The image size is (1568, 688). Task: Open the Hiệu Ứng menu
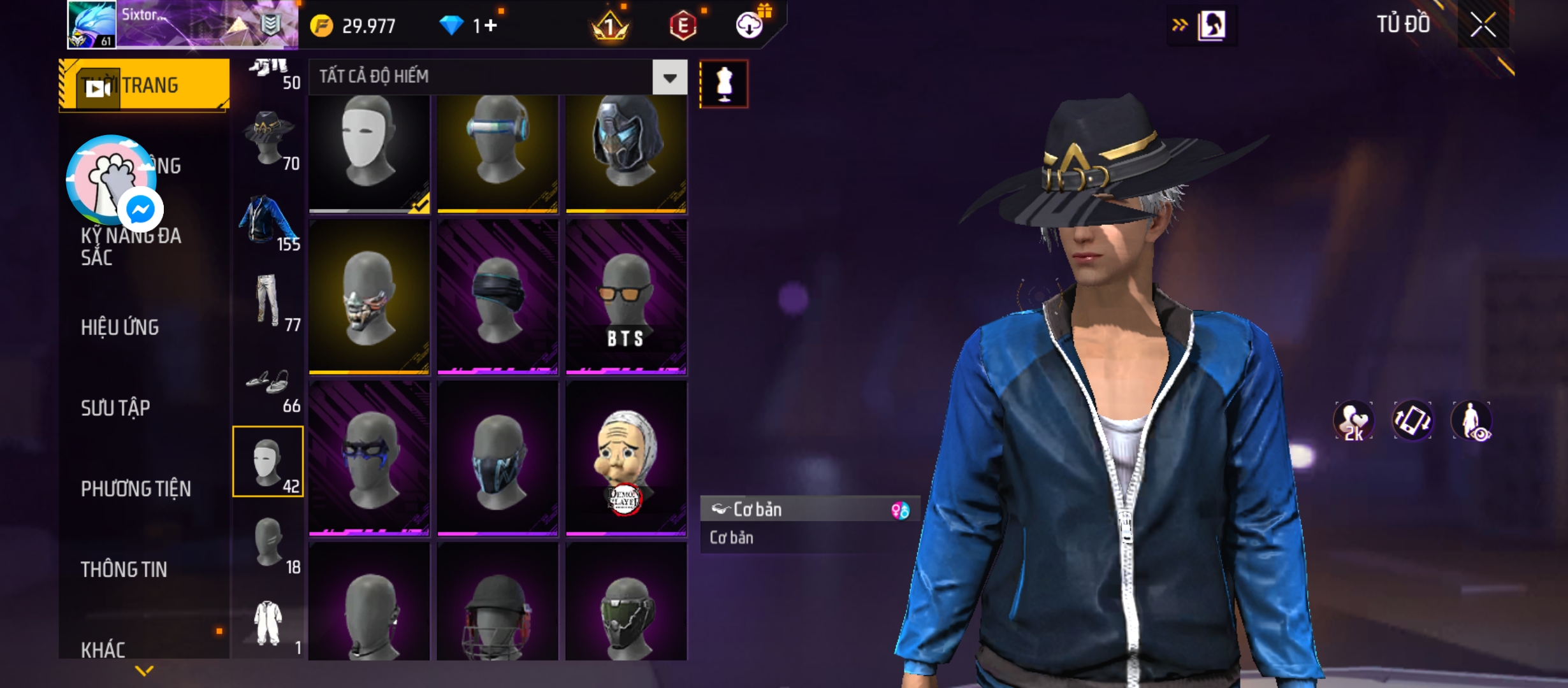(120, 327)
